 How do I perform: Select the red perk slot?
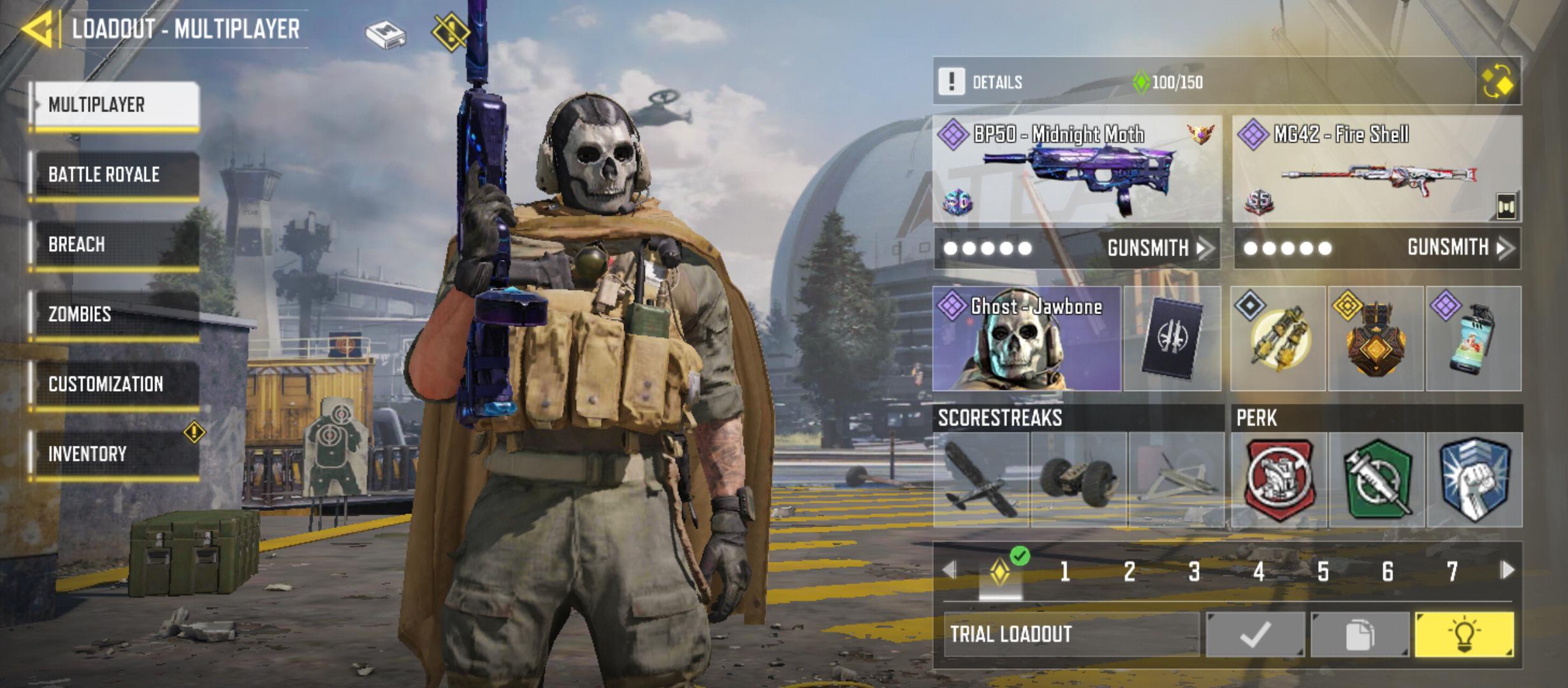pyautogui.click(x=1279, y=480)
